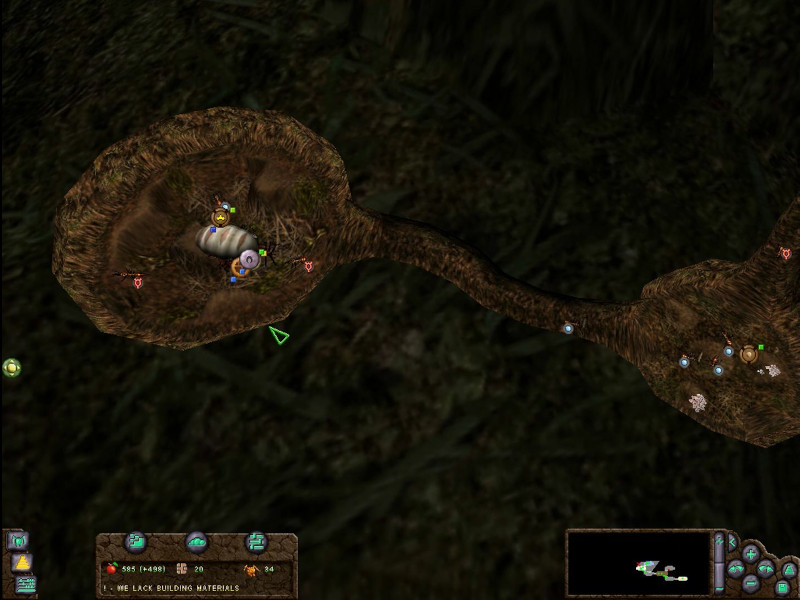Click on the minimap
This screenshot has width=800, height=600.
tap(638, 564)
